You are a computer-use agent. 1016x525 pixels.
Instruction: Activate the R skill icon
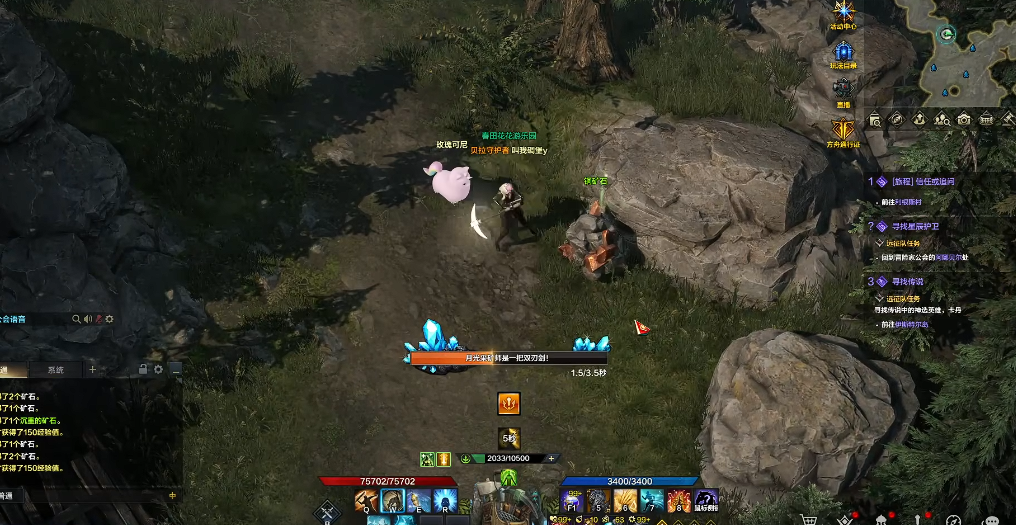[446, 500]
